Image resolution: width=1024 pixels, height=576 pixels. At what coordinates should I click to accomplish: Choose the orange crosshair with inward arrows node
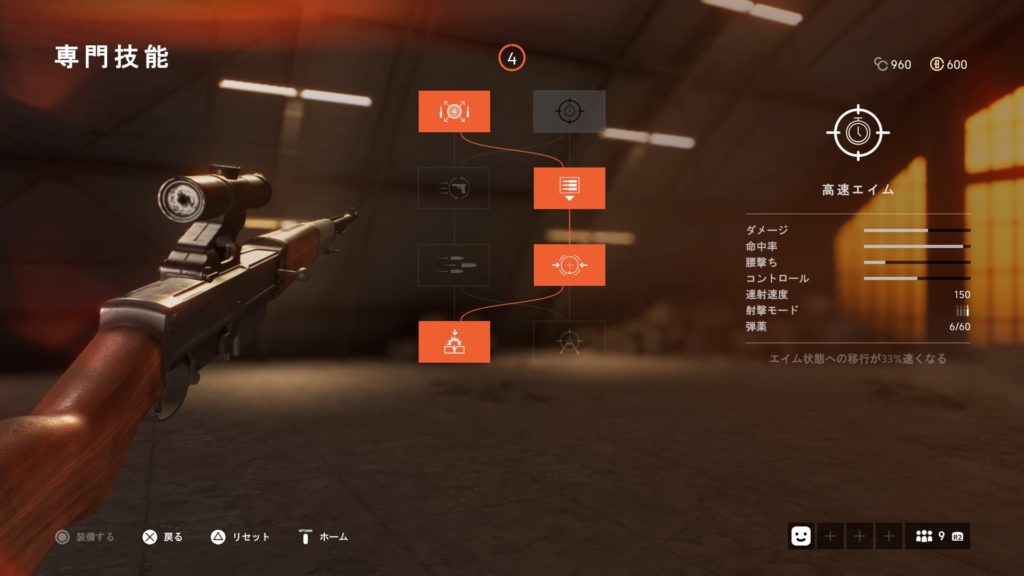pos(569,265)
